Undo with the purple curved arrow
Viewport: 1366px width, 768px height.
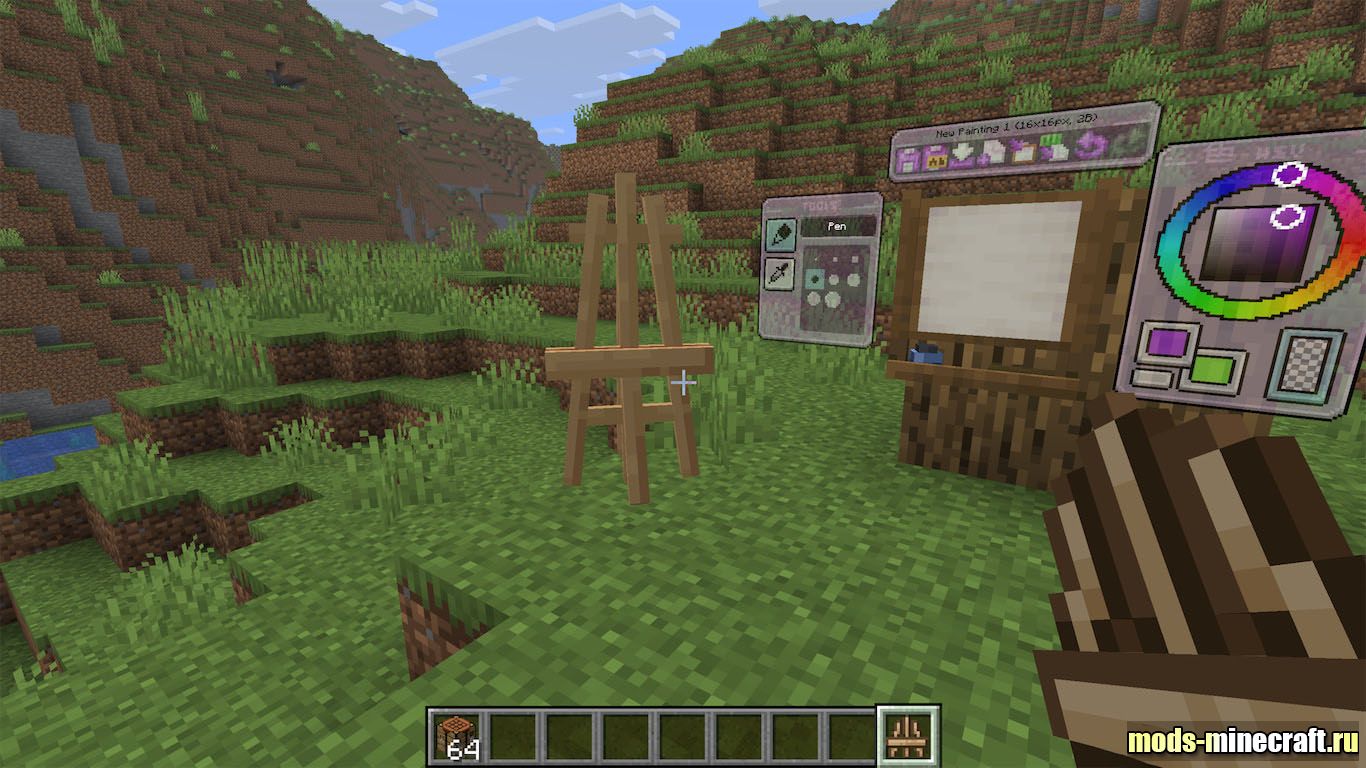click(x=1092, y=147)
